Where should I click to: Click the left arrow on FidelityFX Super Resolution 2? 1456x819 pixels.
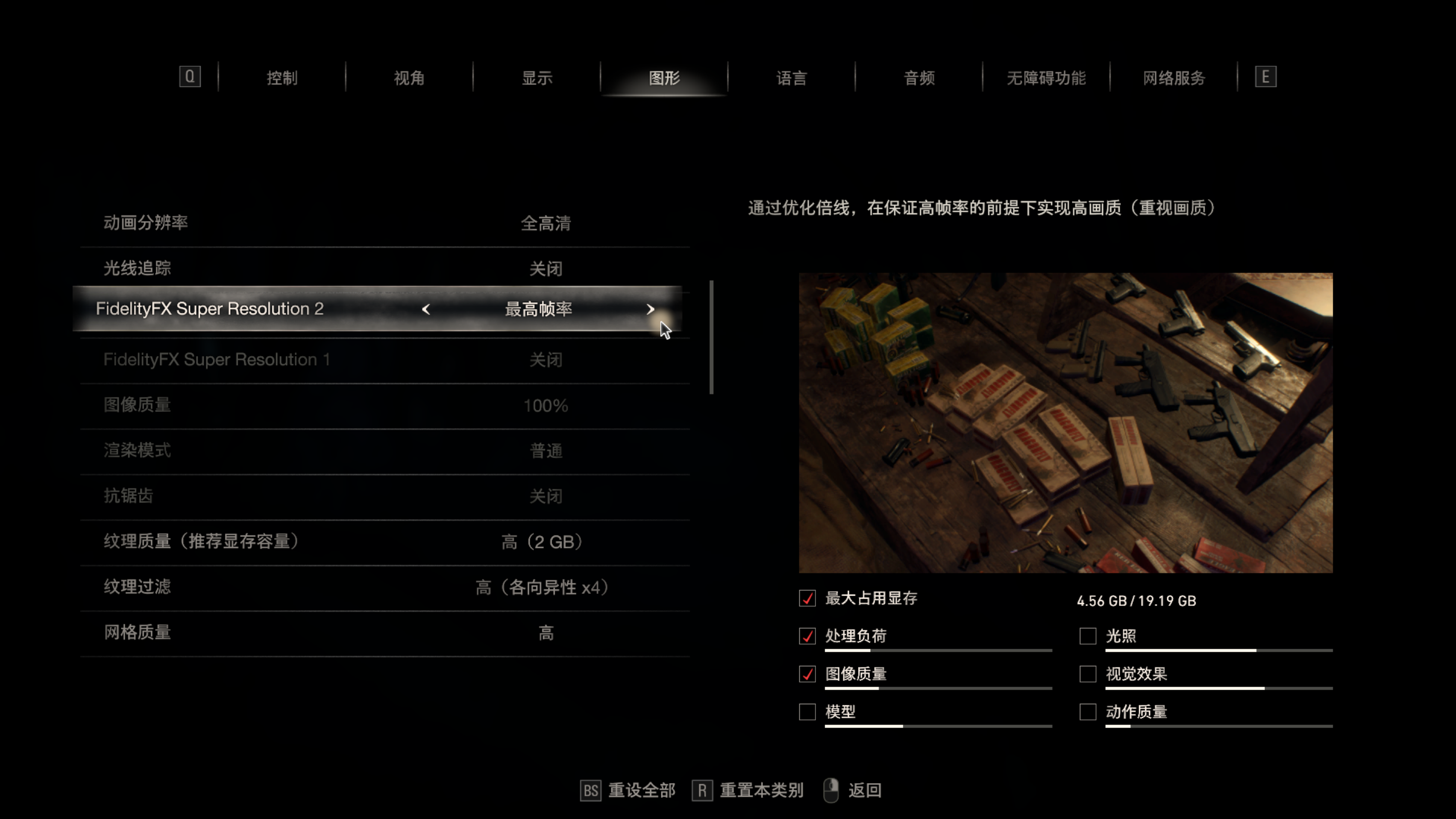(426, 309)
